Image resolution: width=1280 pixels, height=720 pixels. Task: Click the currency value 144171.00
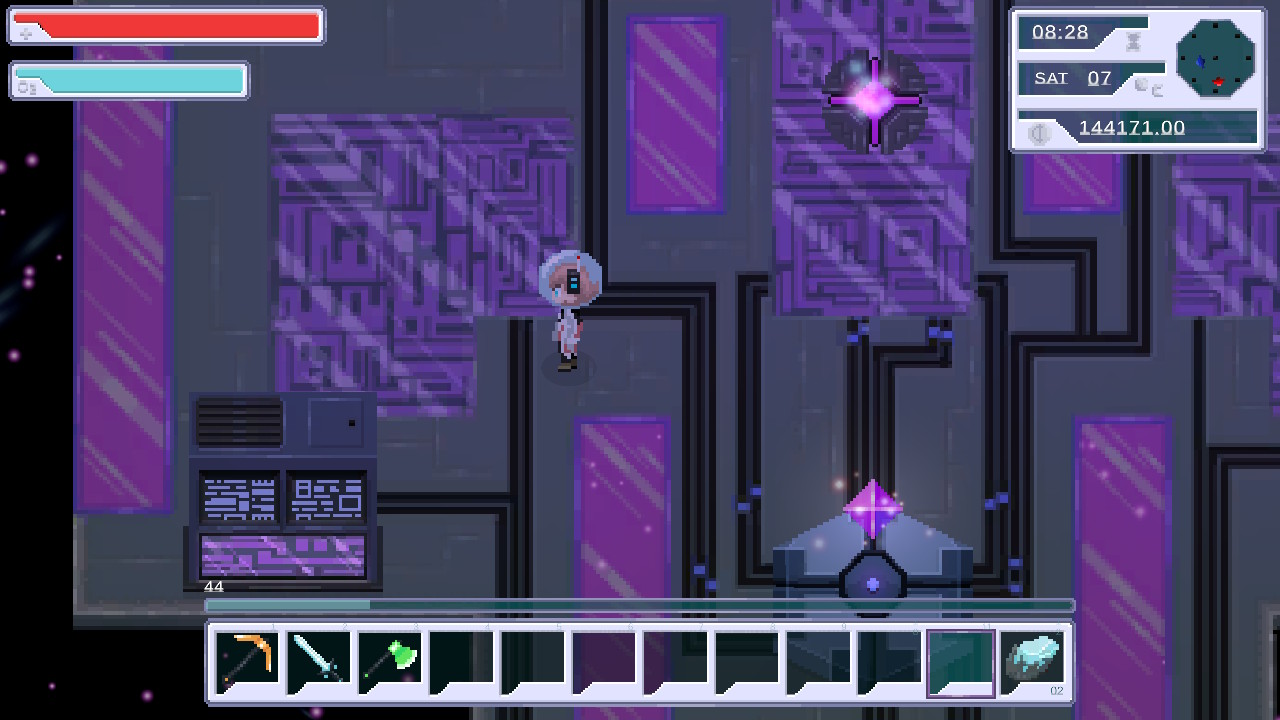coord(1130,128)
